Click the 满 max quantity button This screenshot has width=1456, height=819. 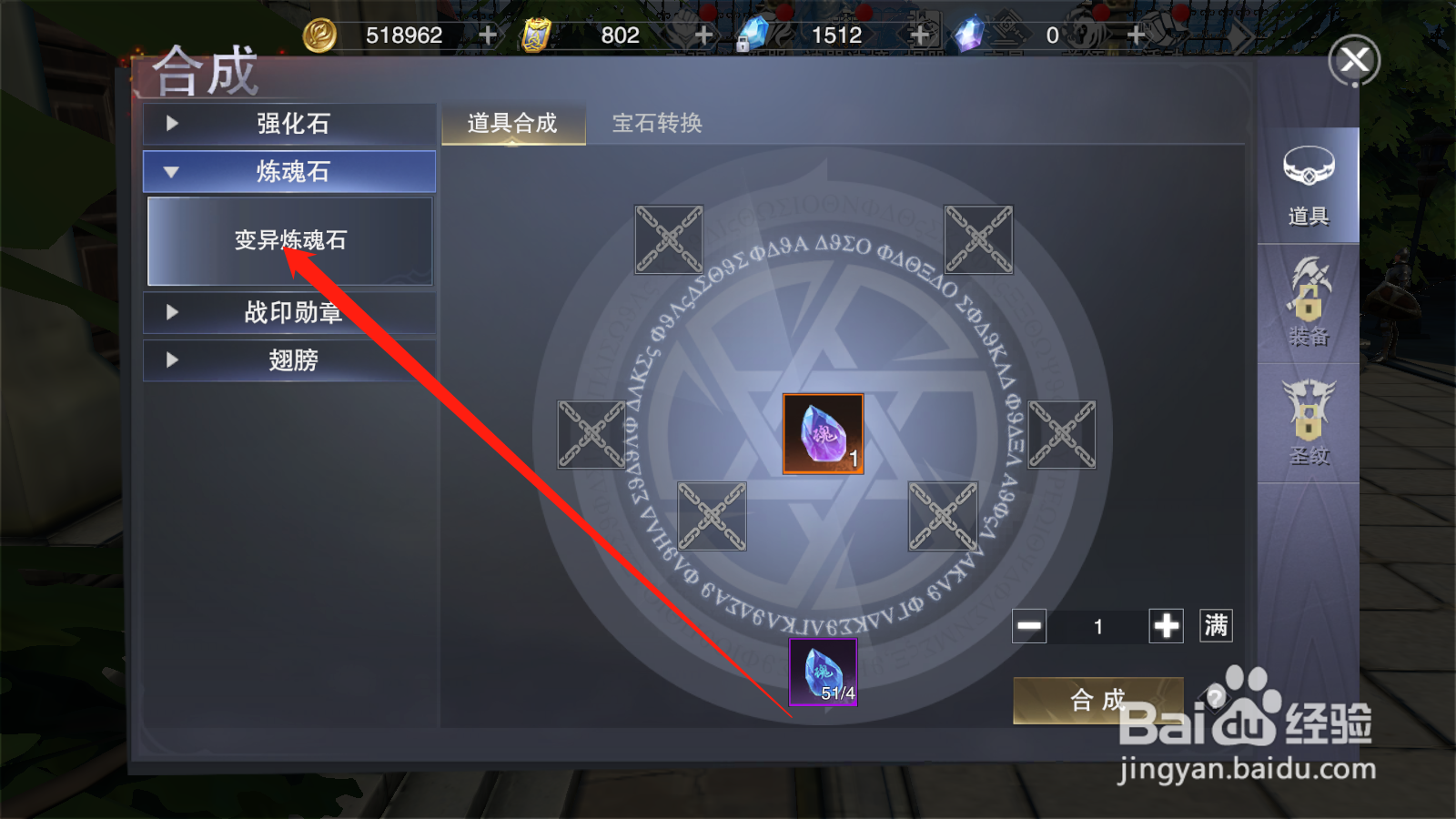click(1217, 626)
